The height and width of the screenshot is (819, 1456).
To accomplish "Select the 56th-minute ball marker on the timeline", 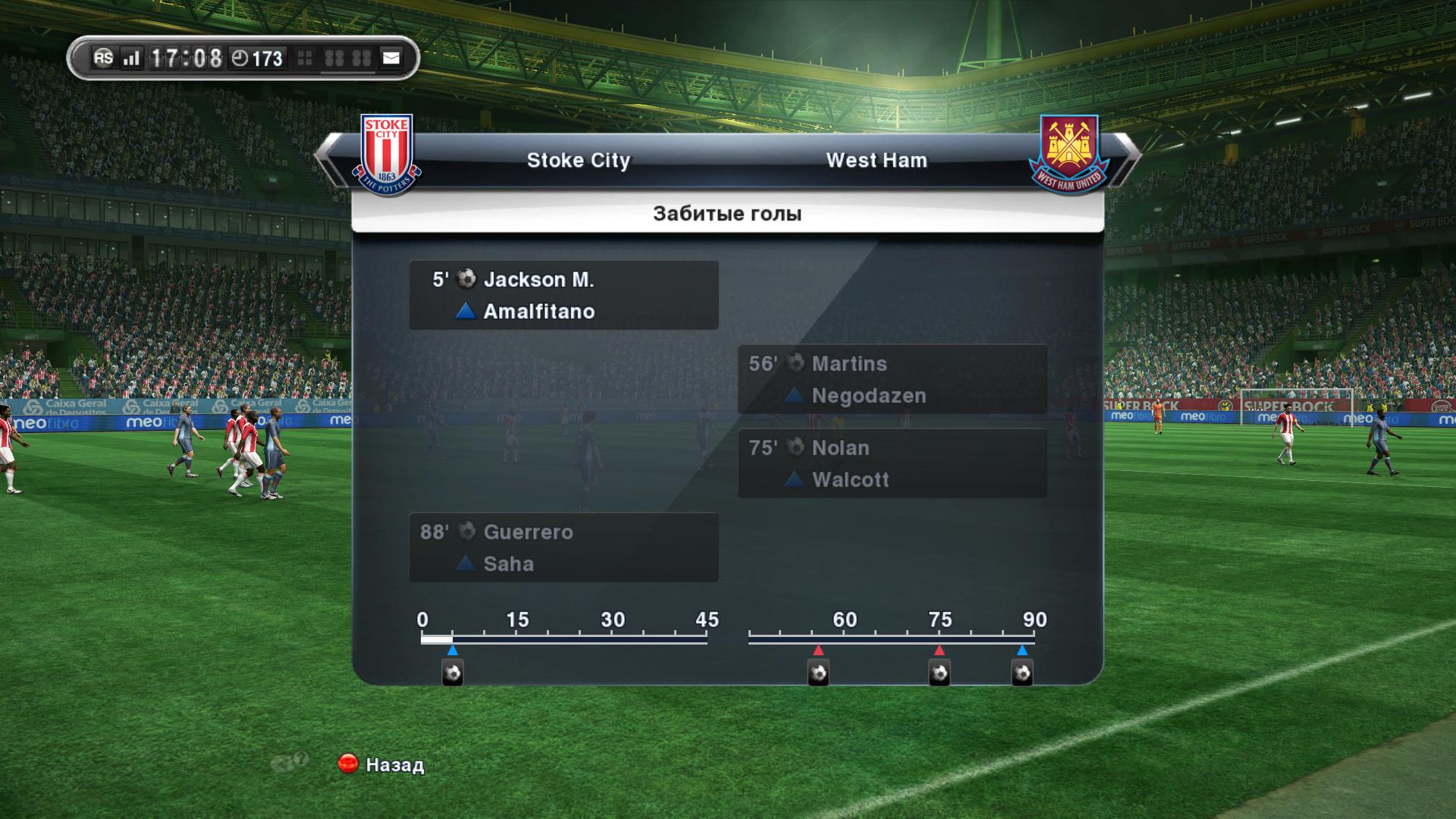I will (818, 673).
